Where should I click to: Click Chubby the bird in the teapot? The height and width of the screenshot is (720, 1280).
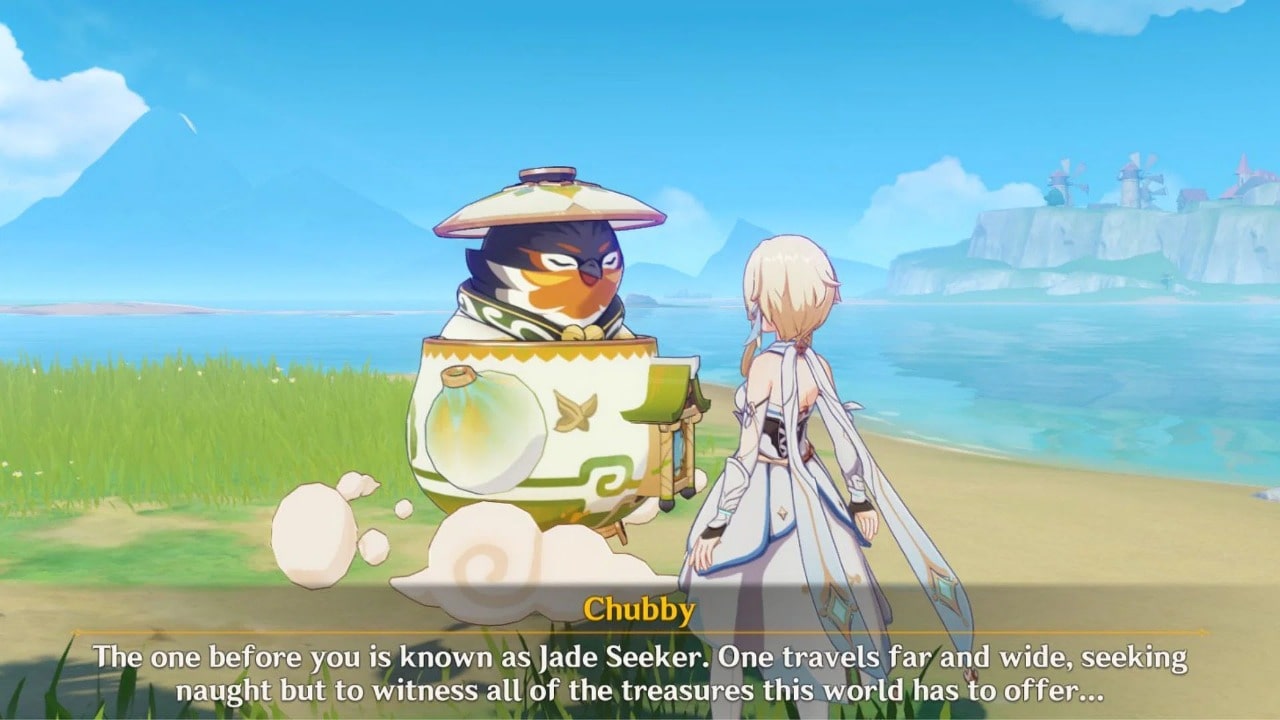pyautogui.click(x=550, y=270)
